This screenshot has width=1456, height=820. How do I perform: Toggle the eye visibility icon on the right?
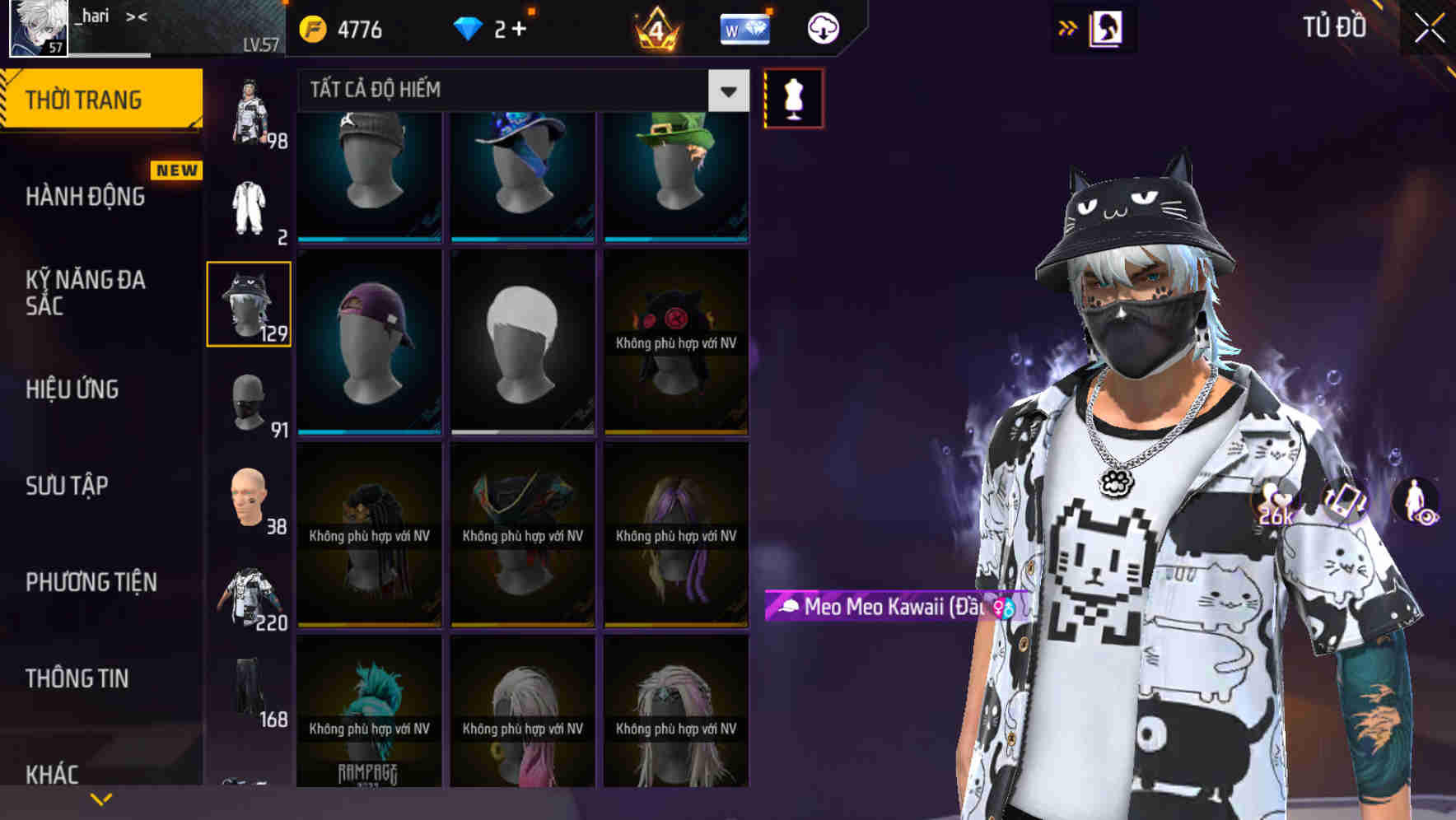click(x=1427, y=517)
